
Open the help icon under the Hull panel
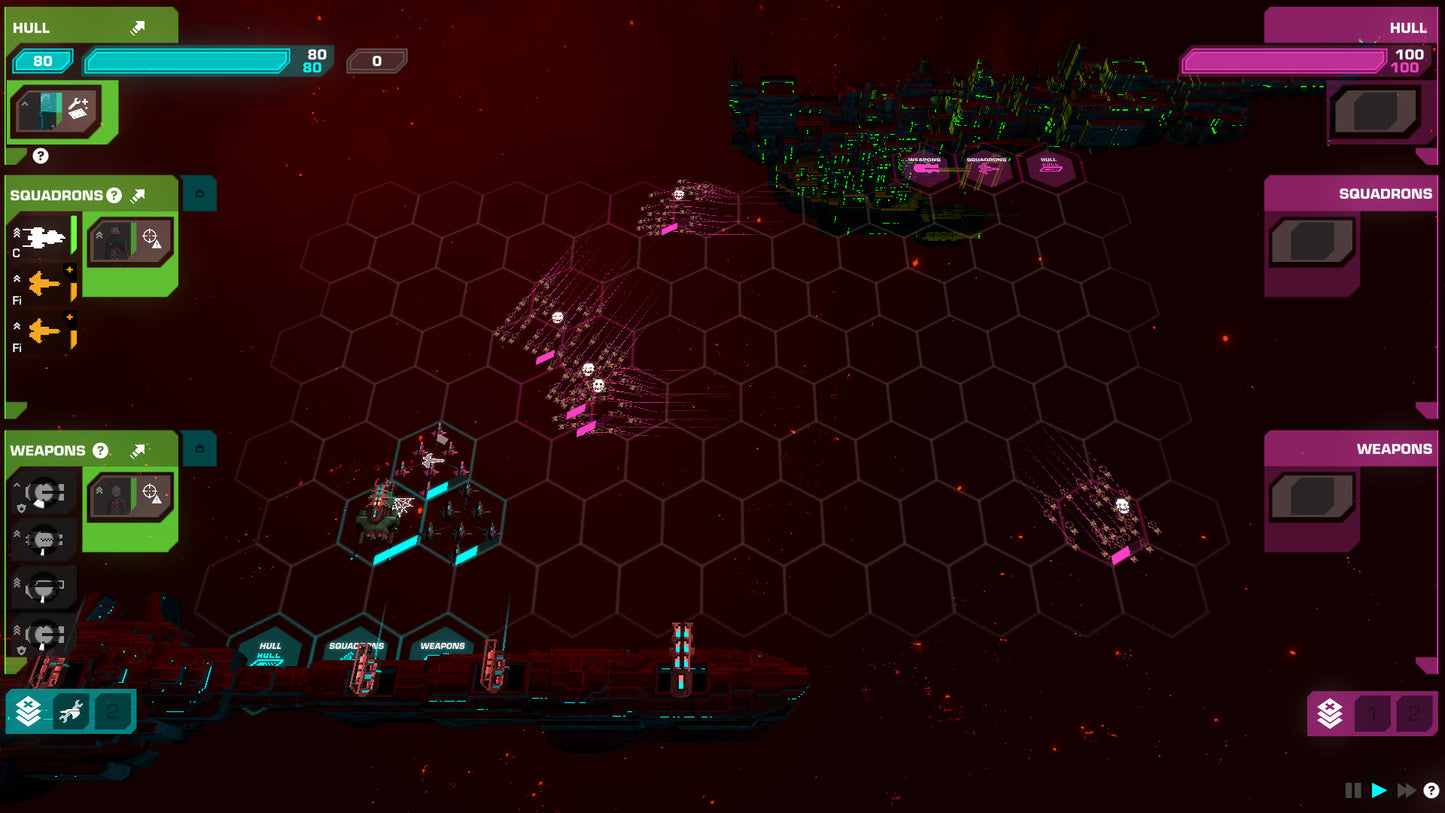[x=41, y=156]
